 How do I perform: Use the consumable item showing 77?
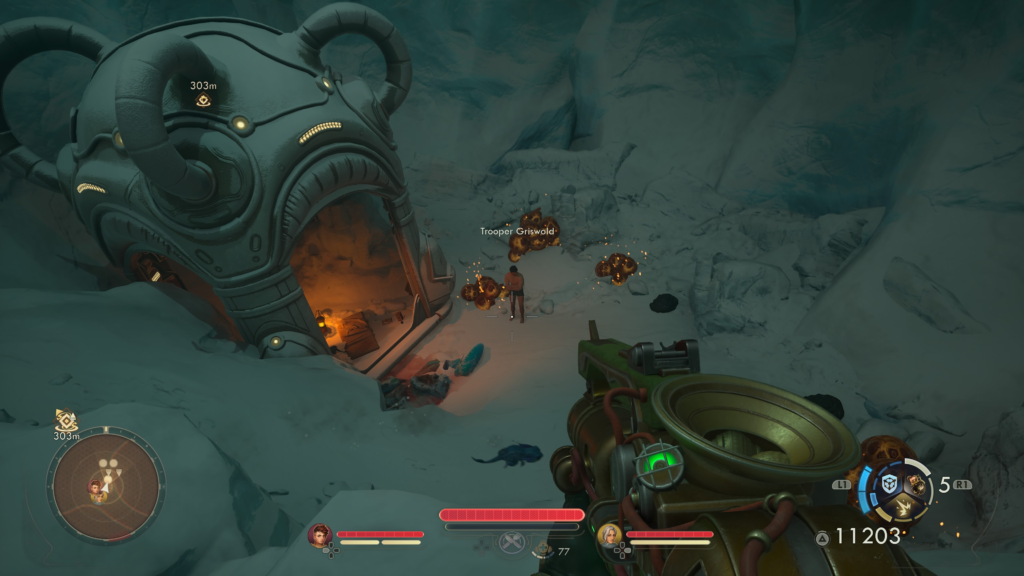pos(544,548)
